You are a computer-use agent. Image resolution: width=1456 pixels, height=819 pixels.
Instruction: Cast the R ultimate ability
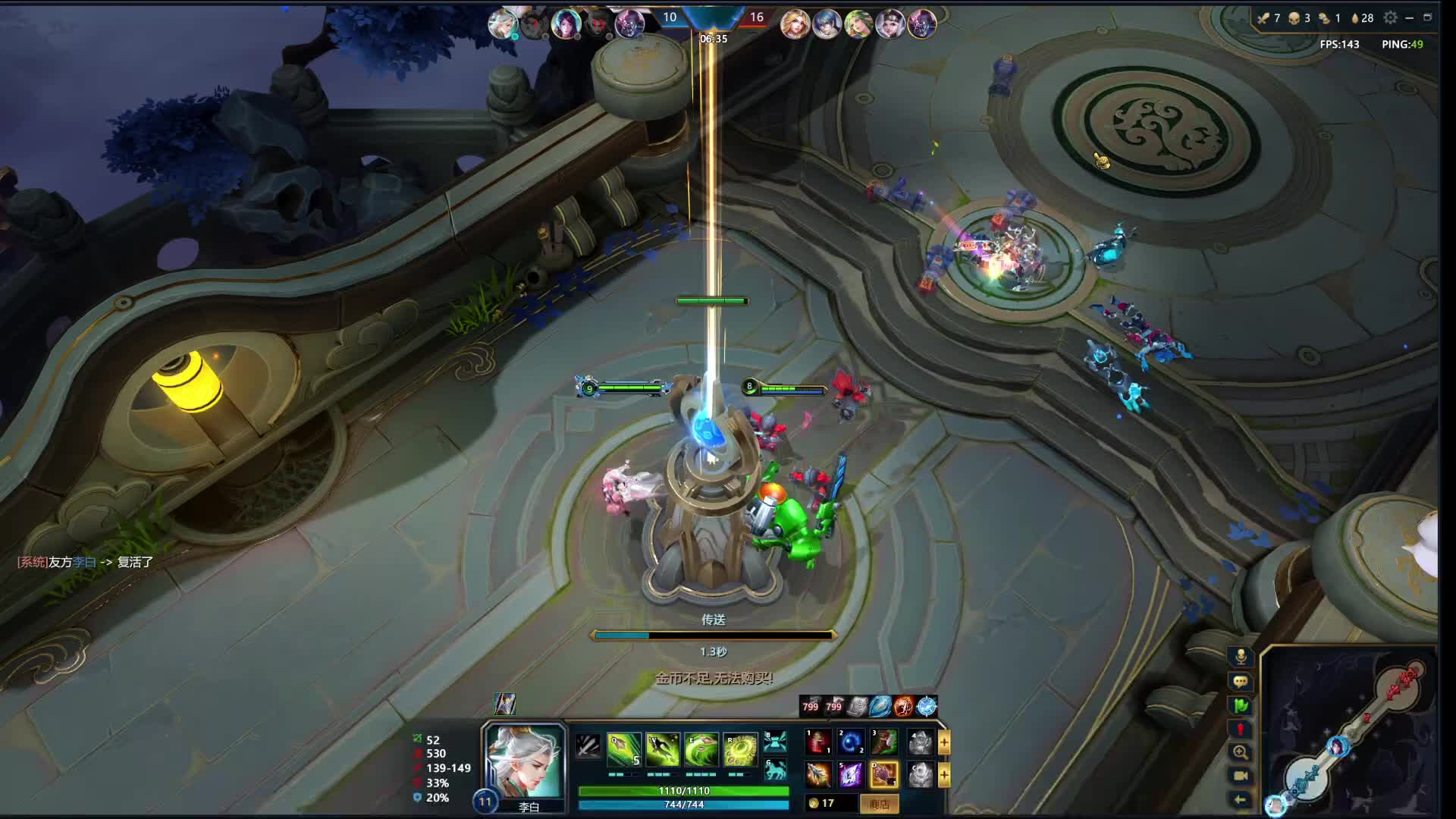[x=740, y=749]
